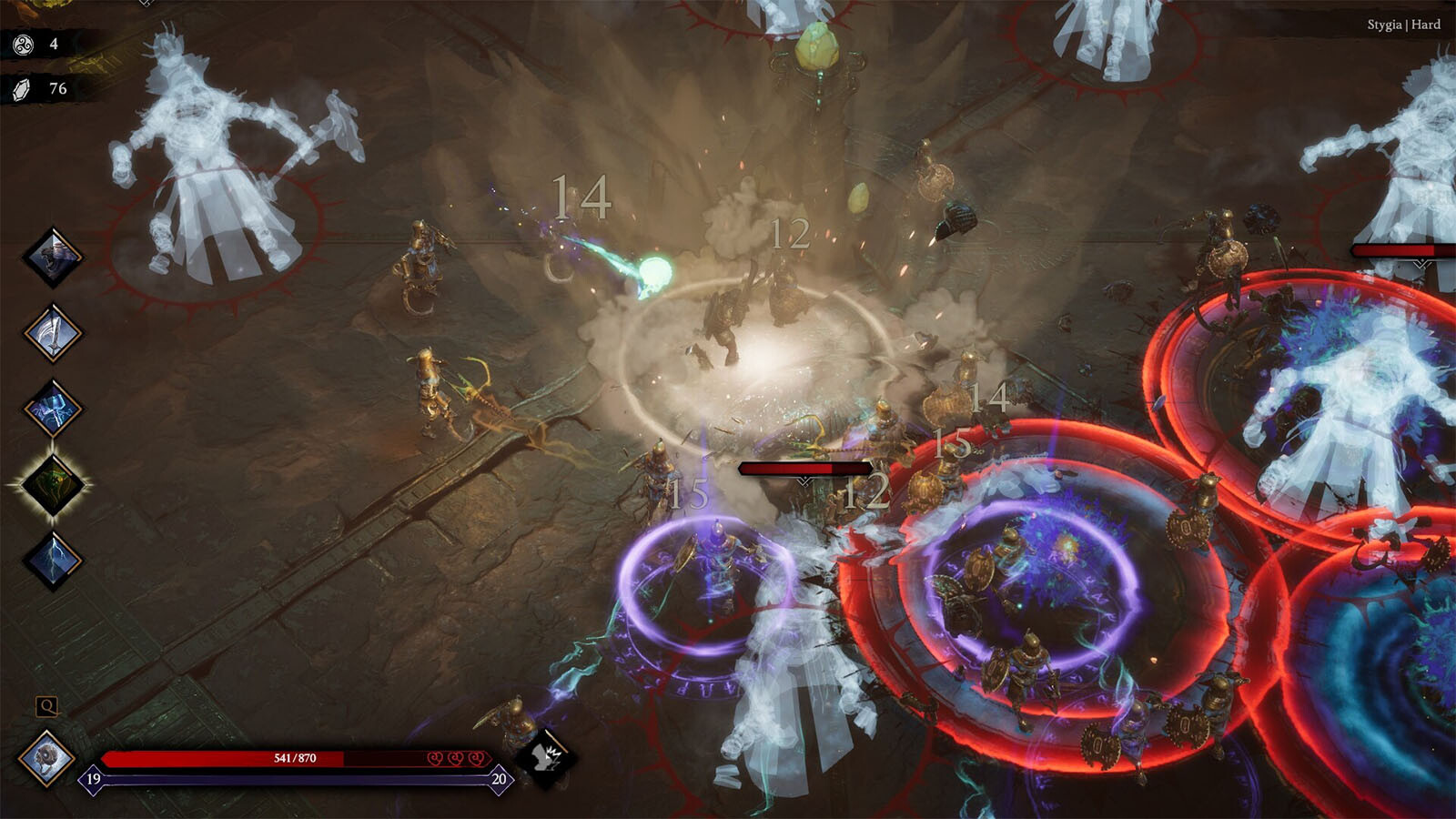
Task: Trigger the blue hammer ability
Action: (x=53, y=409)
